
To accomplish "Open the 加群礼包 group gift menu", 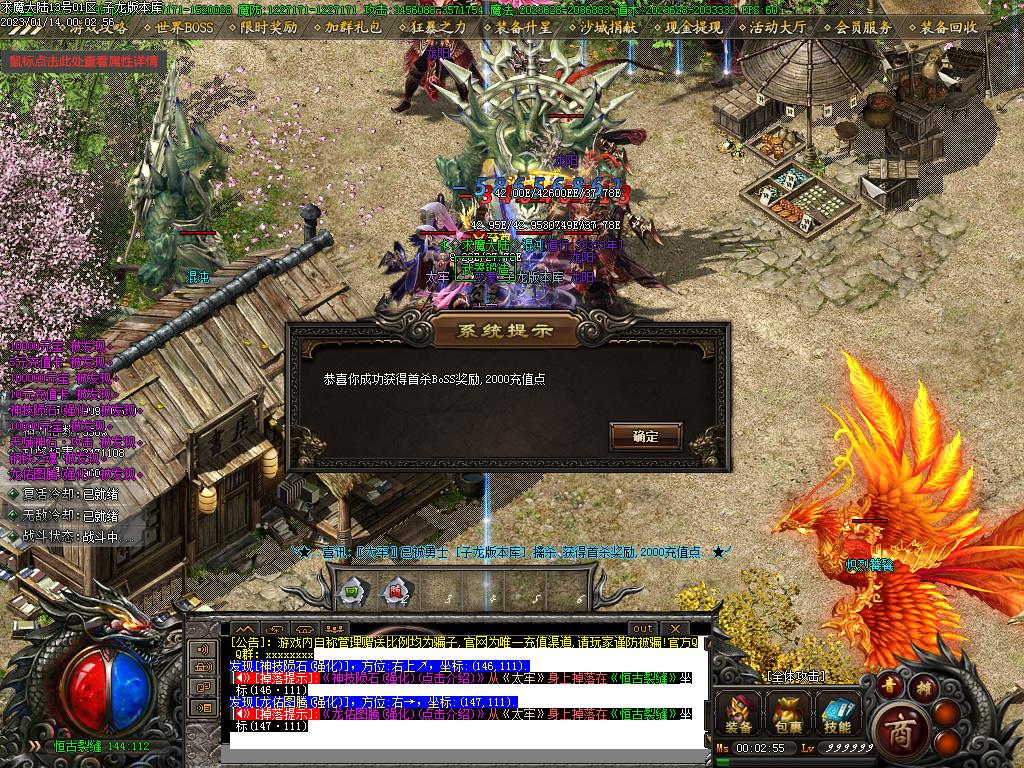I will coord(353,28).
